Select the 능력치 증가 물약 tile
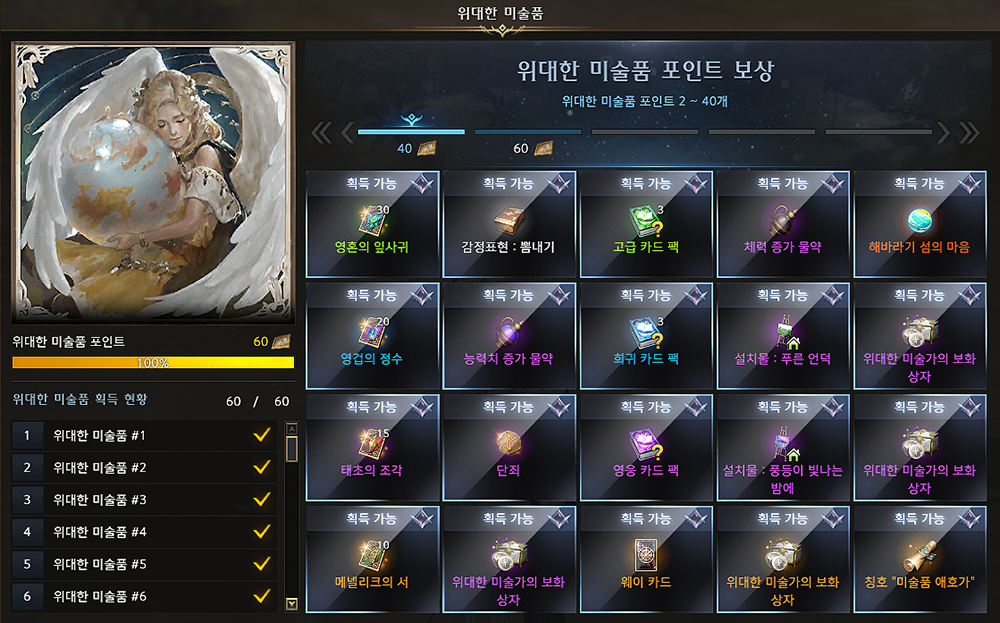This screenshot has width=1000, height=623. pyautogui.click(x=508, y=336)
